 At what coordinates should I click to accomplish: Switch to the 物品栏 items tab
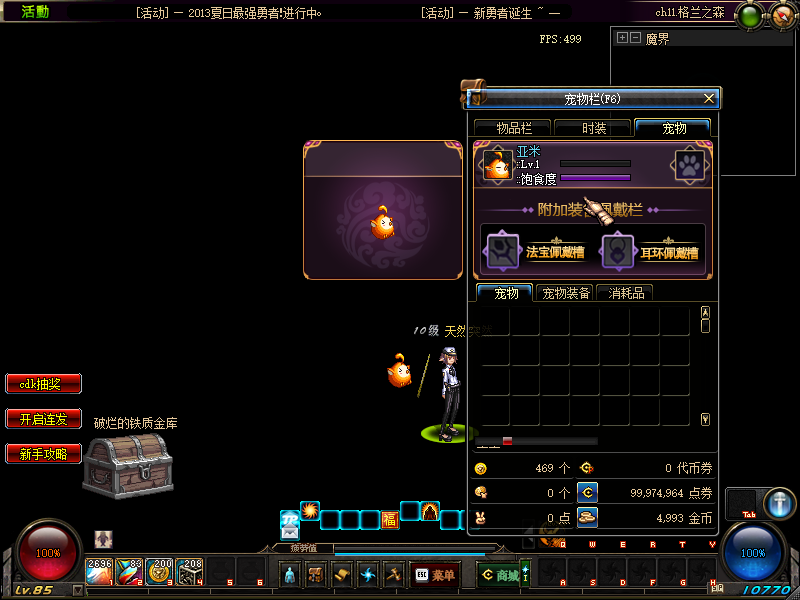tap(509, 128)
